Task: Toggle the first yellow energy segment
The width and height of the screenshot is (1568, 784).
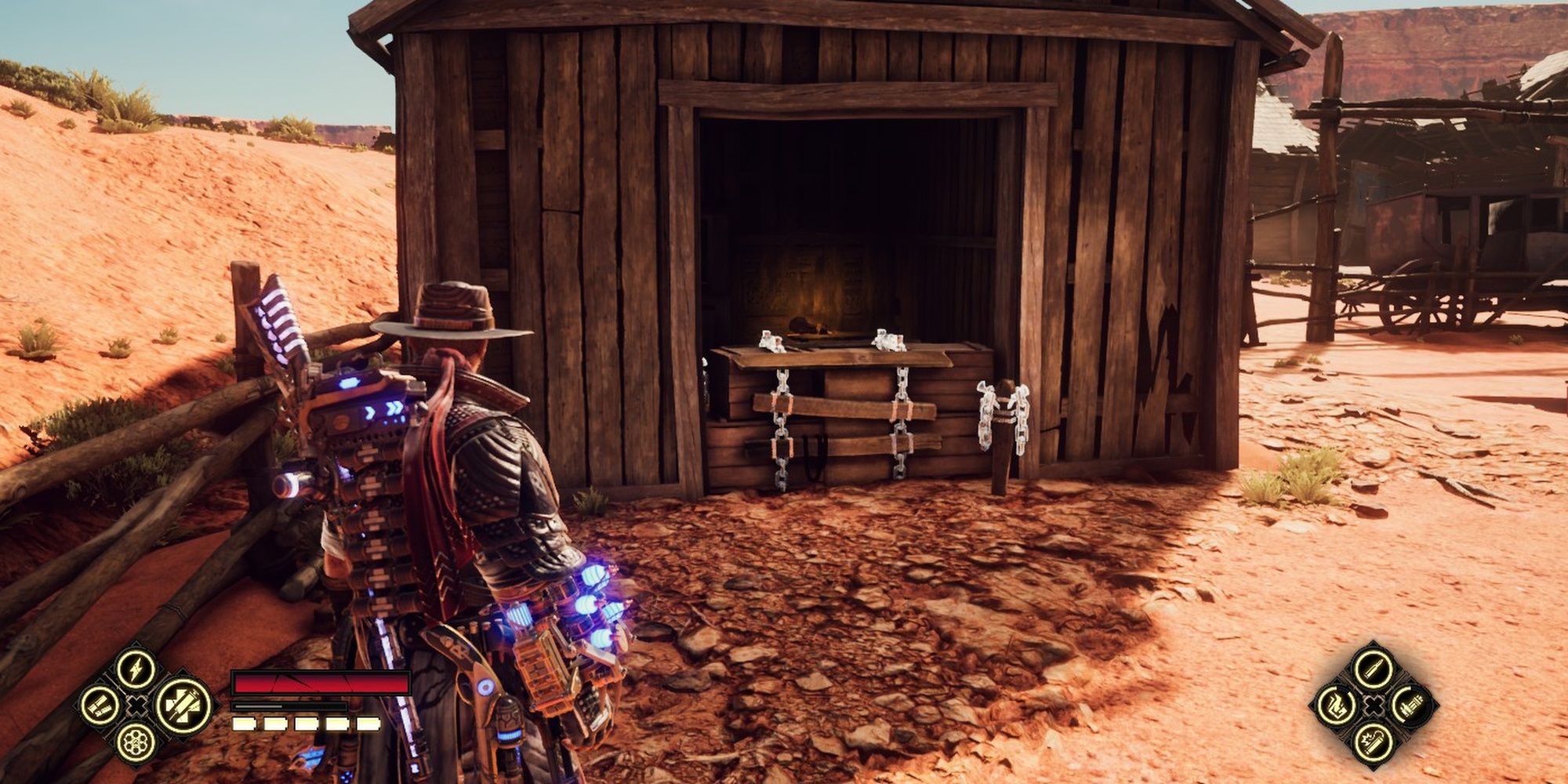Action: coord(243,723)
